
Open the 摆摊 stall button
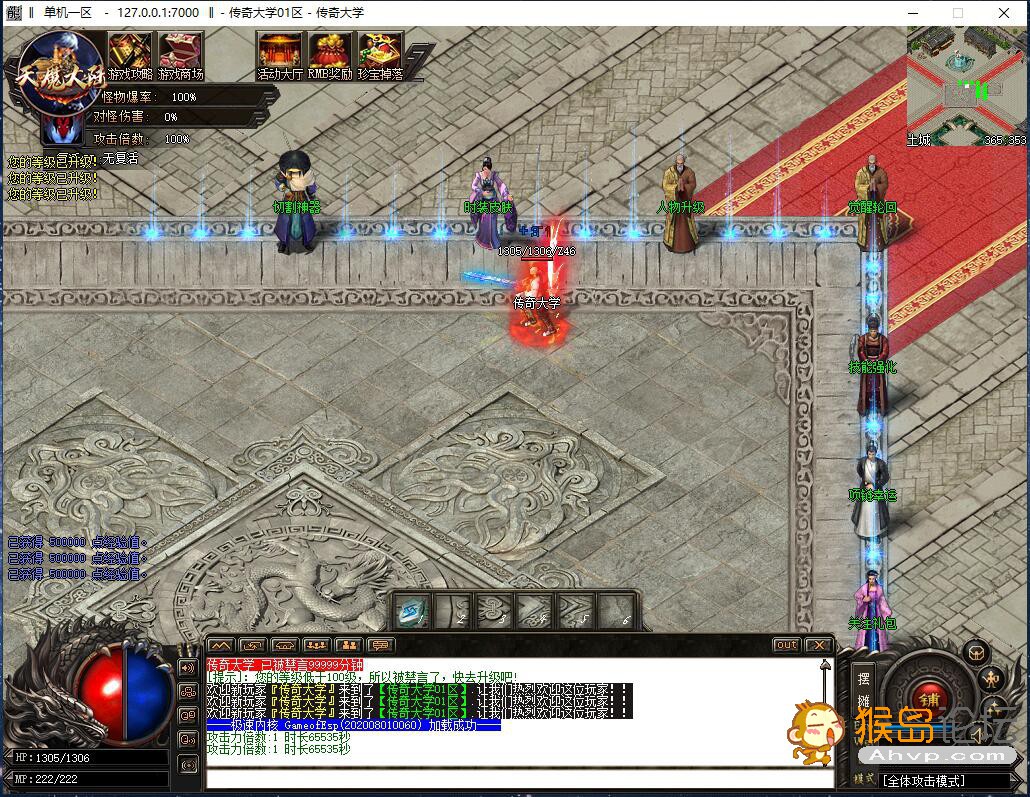(x=864, y=689)
